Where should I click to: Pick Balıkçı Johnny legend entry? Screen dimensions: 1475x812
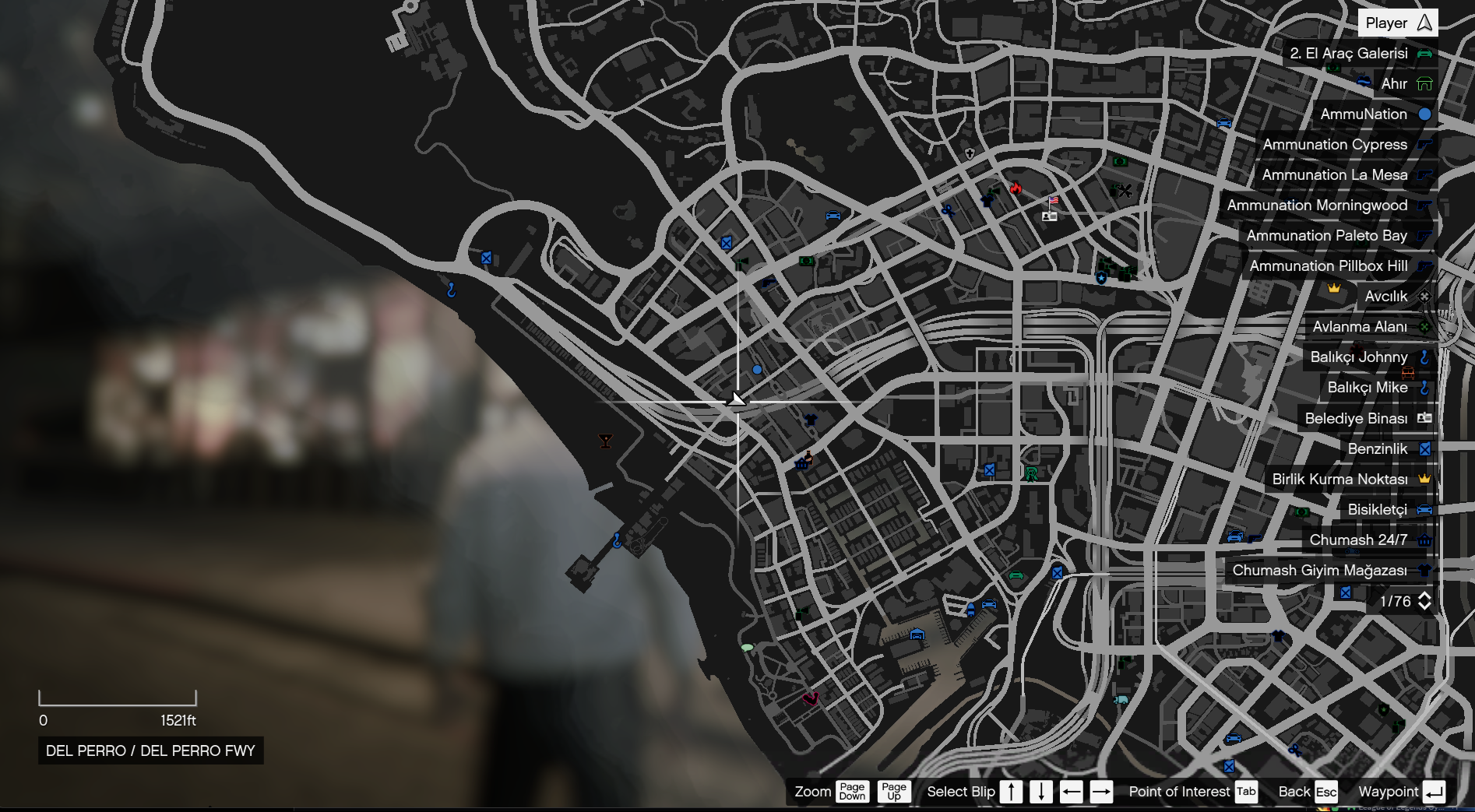pyautogui.click(x=1368, y=357)
